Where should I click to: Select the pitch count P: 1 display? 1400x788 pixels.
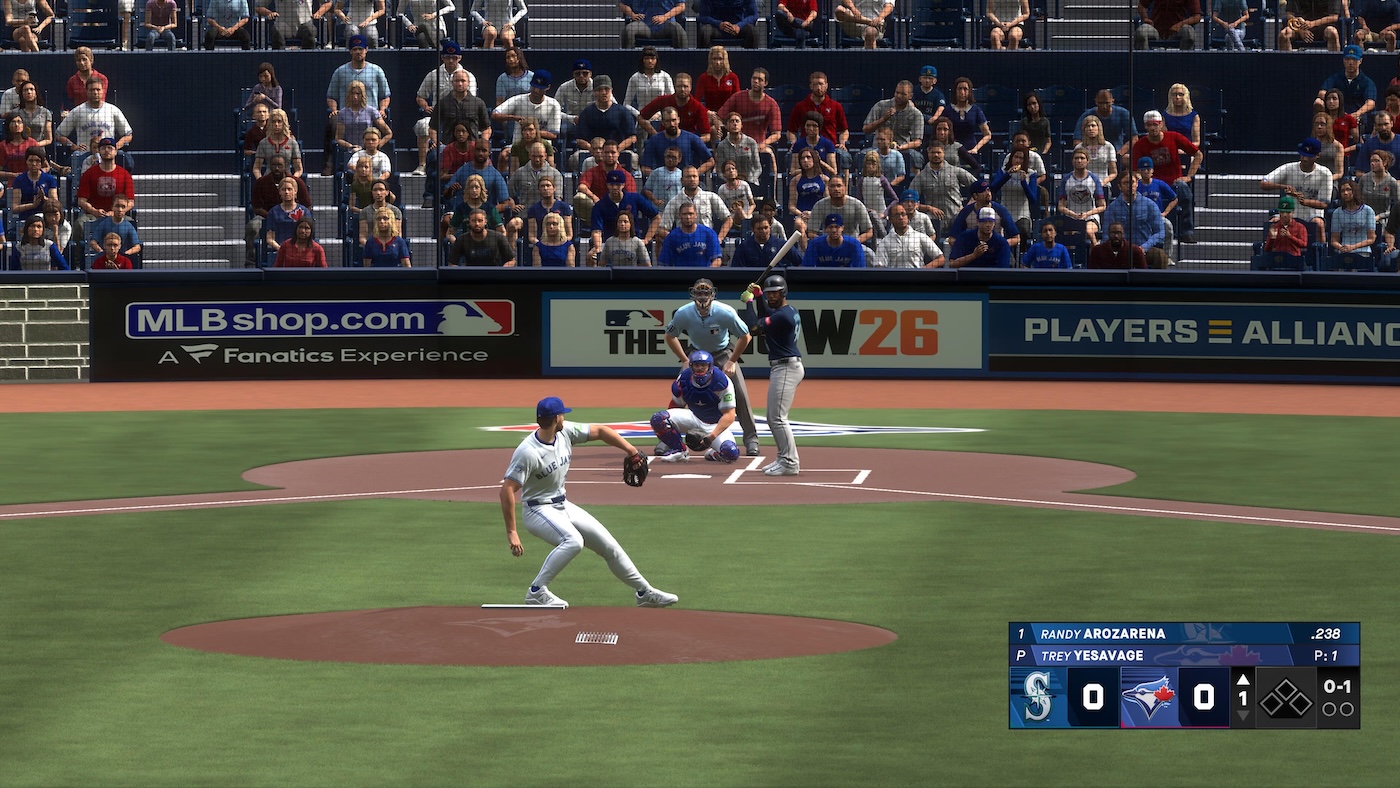click(x=1328, y=654)
